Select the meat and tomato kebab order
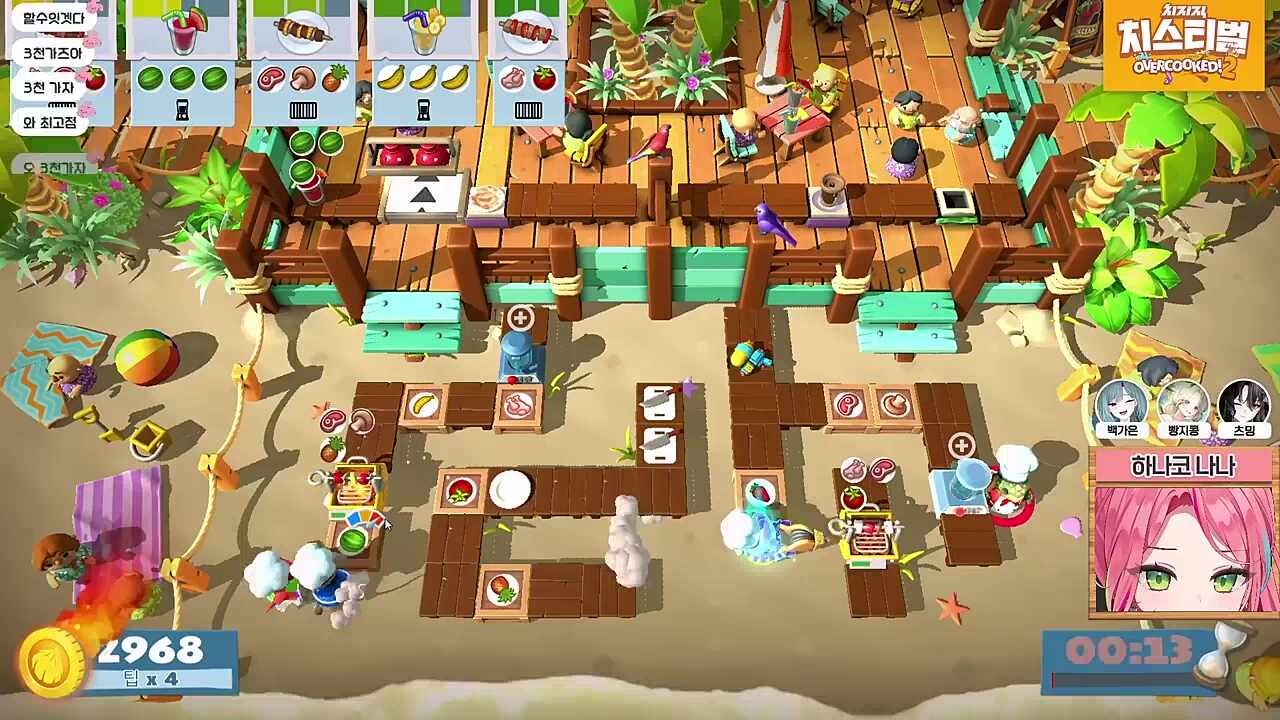This screenshot has width=1280, height=720. point(527,62)
